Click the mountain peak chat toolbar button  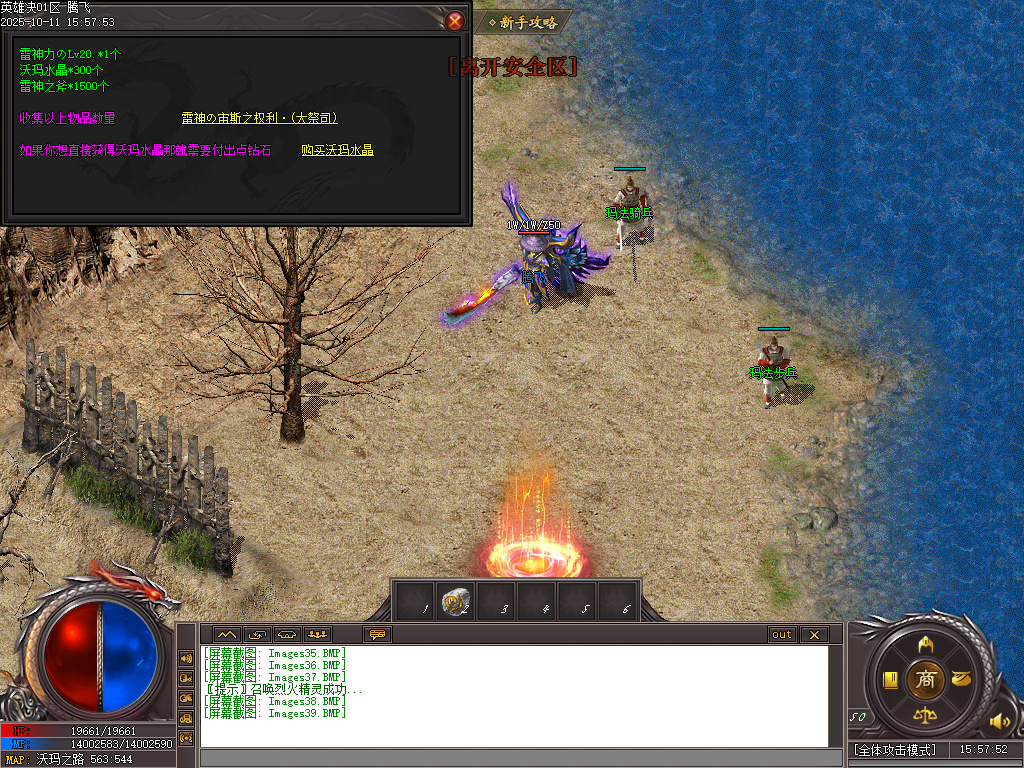point(225,634)
